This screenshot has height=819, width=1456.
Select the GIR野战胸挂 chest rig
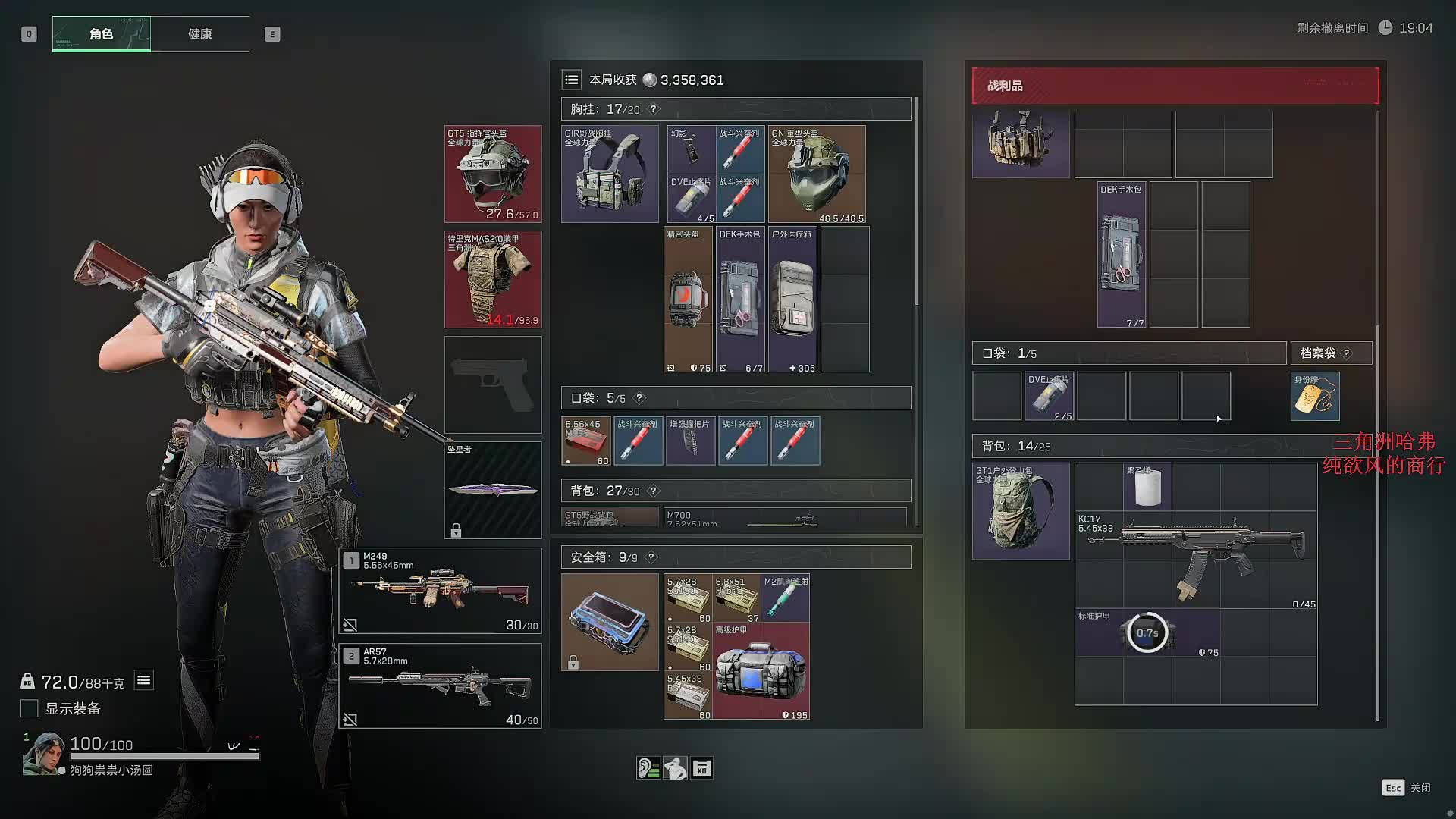(x=610, y=174)
